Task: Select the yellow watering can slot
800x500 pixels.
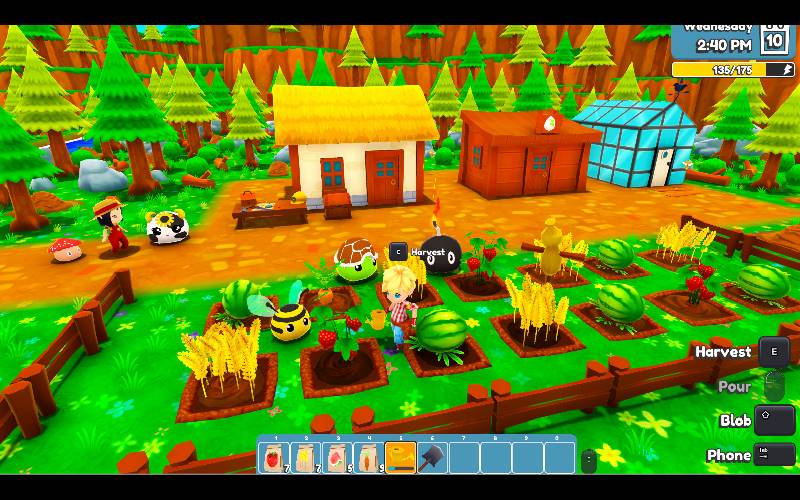Action: (401, 458)
